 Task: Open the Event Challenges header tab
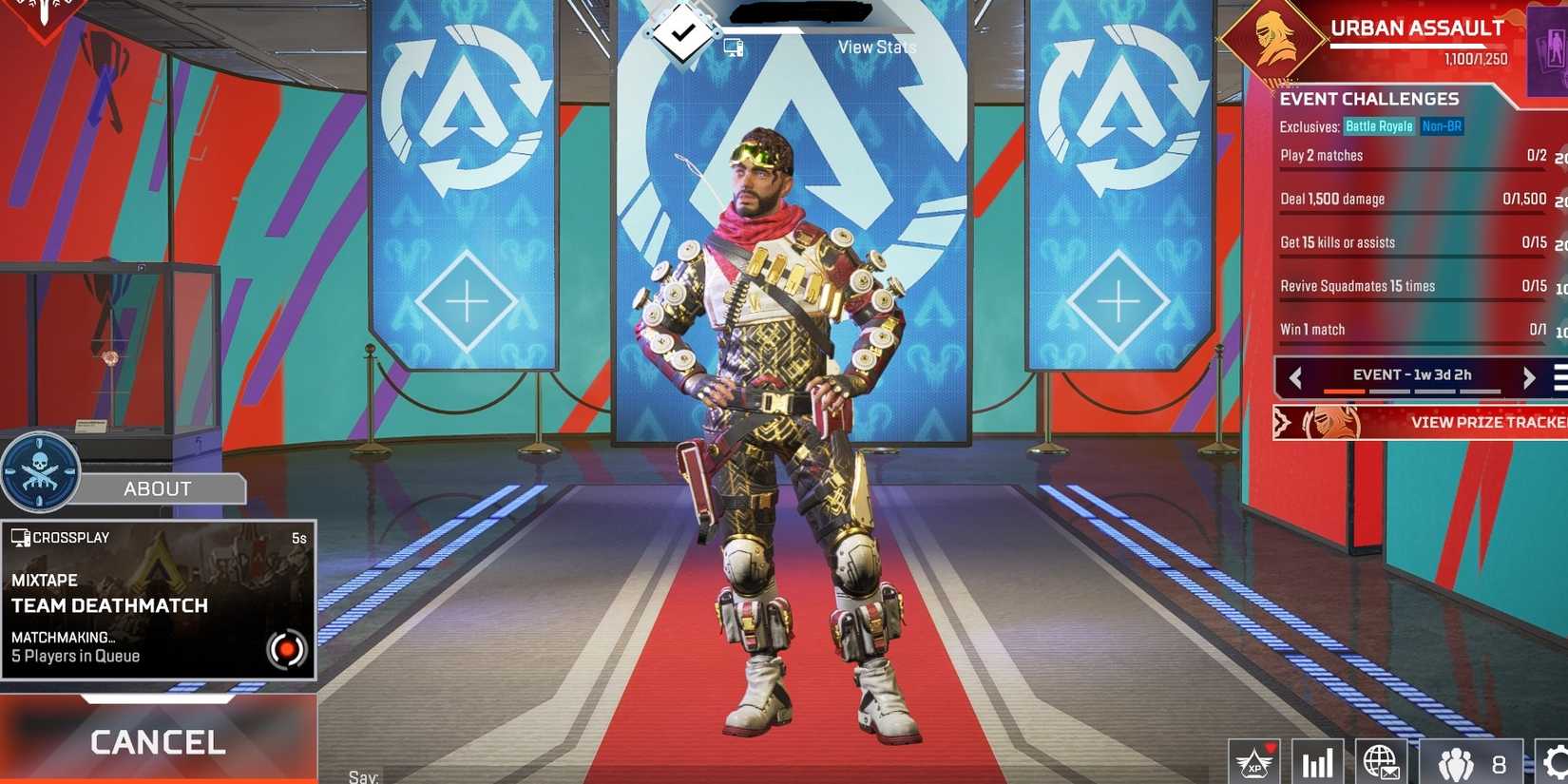(x=1370, y=99)
